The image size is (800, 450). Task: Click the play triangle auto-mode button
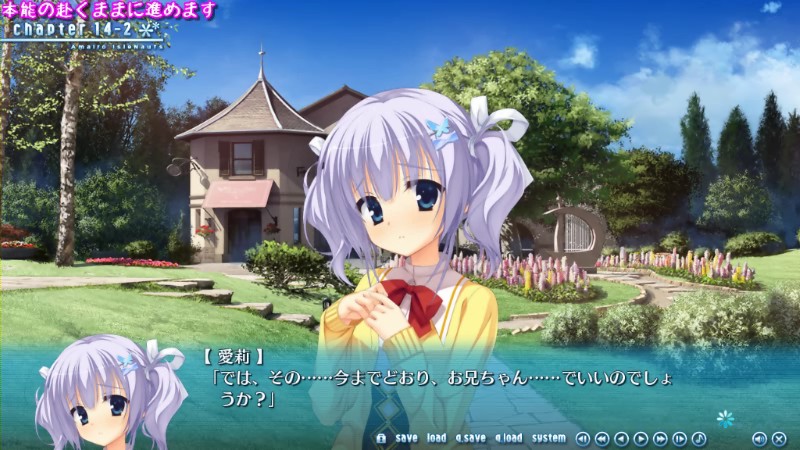pos(641,438)
